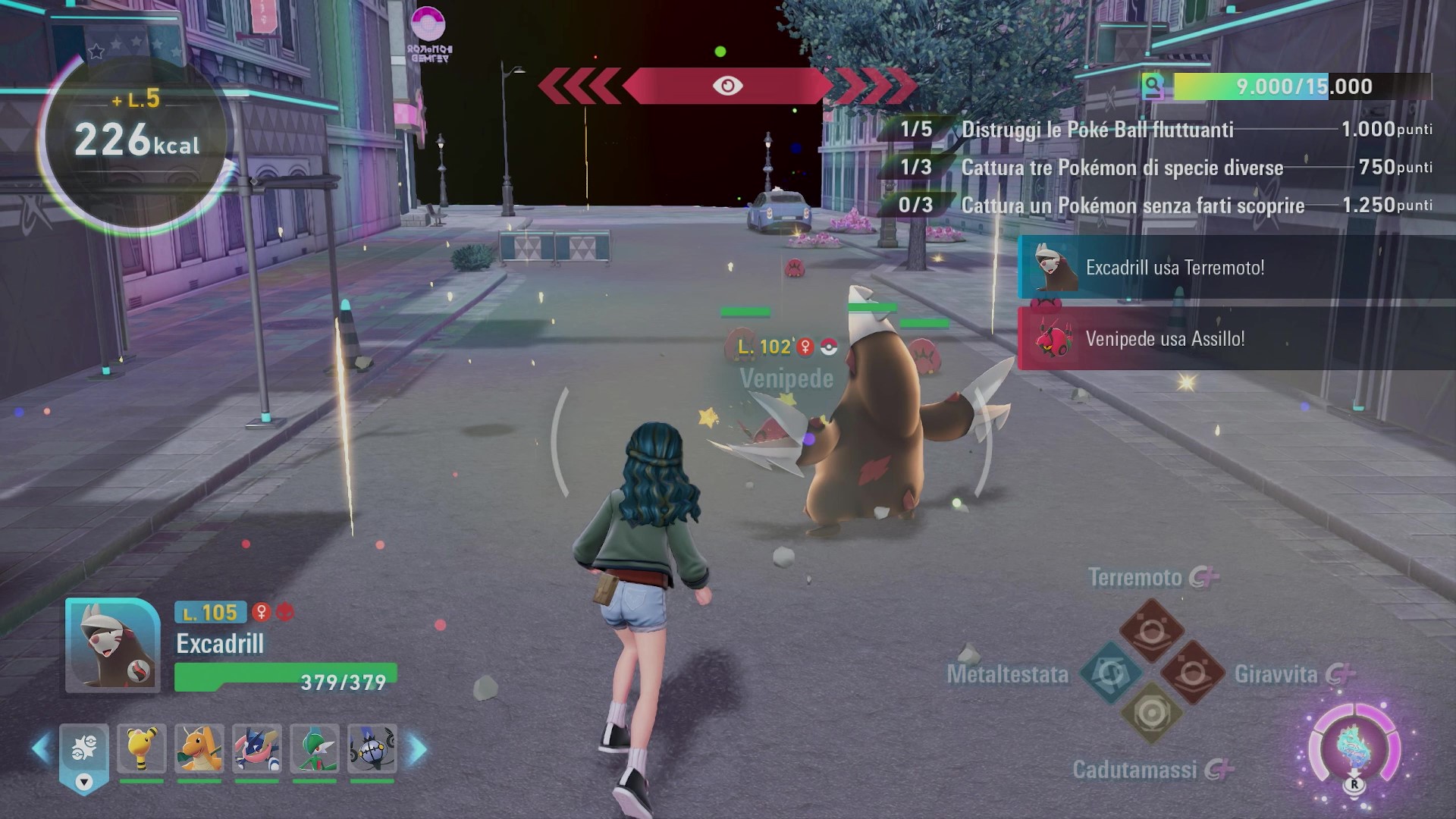Viewport: 1456px width, 819px height.
Task: Select Gardevoir party slot
Action: (x=315, y=748)
